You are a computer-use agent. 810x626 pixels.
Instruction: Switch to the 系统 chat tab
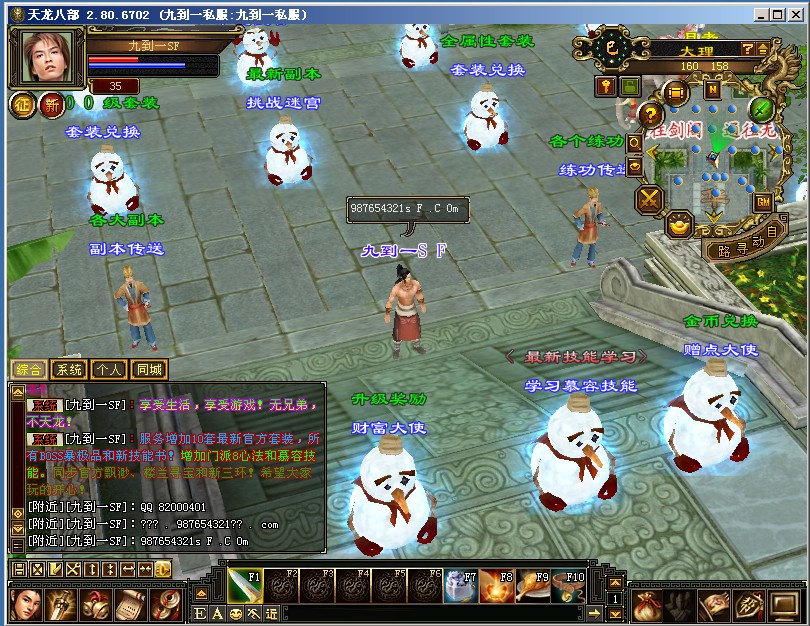[x=69, y=369]
